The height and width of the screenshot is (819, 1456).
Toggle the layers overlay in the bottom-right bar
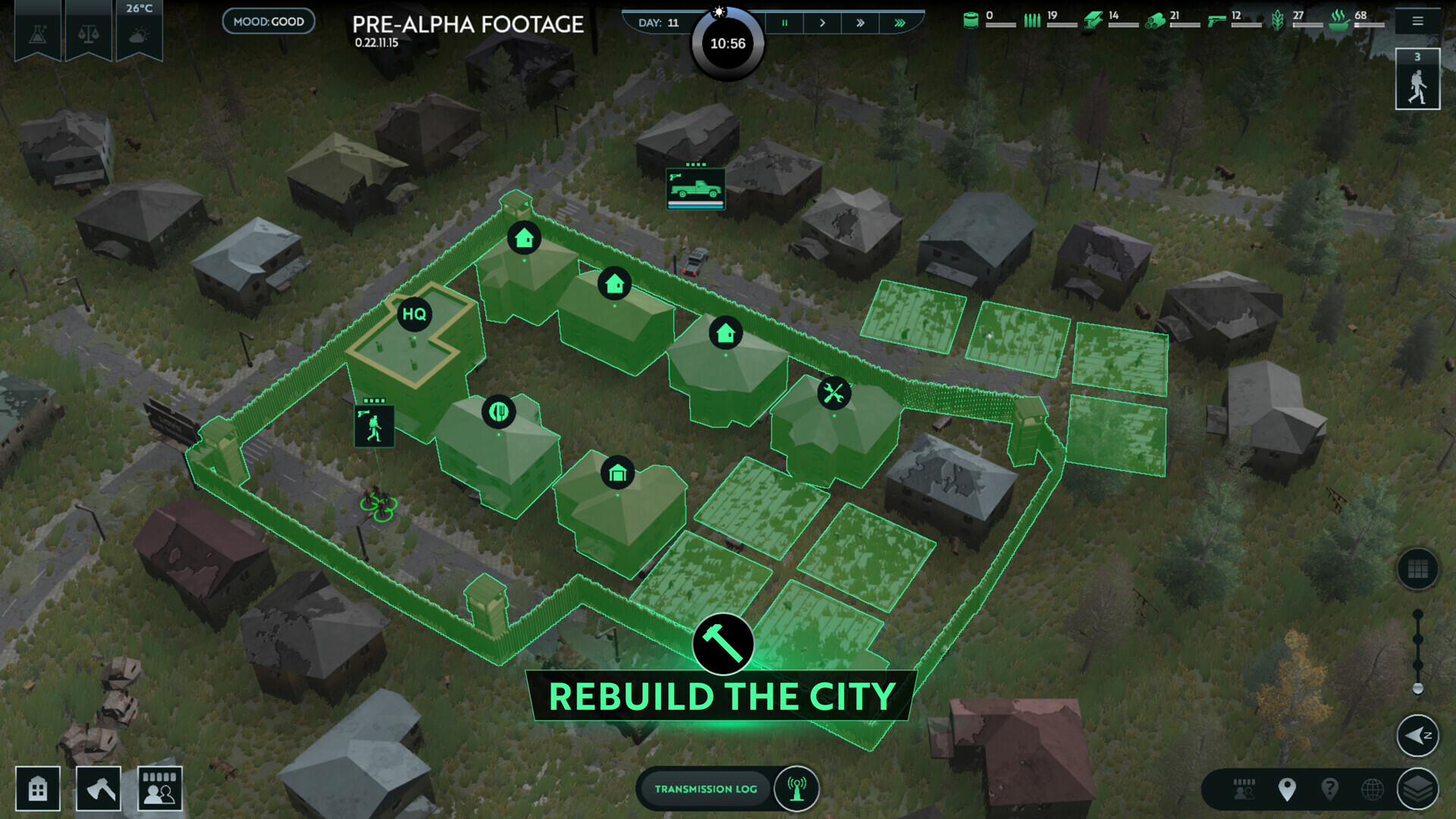tap(1419, 789)
